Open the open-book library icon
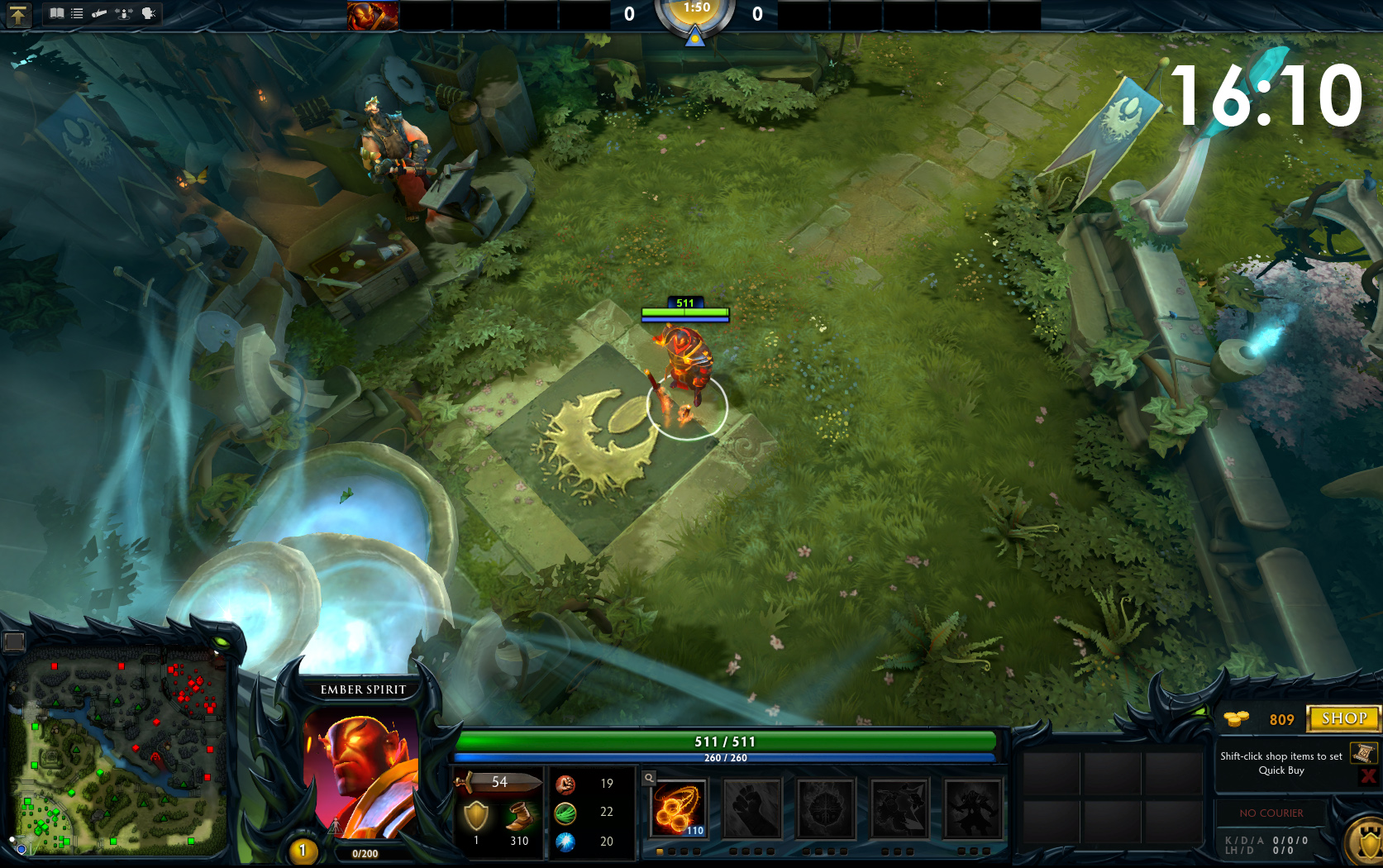The image size is (1383, 868). point(56,13)
